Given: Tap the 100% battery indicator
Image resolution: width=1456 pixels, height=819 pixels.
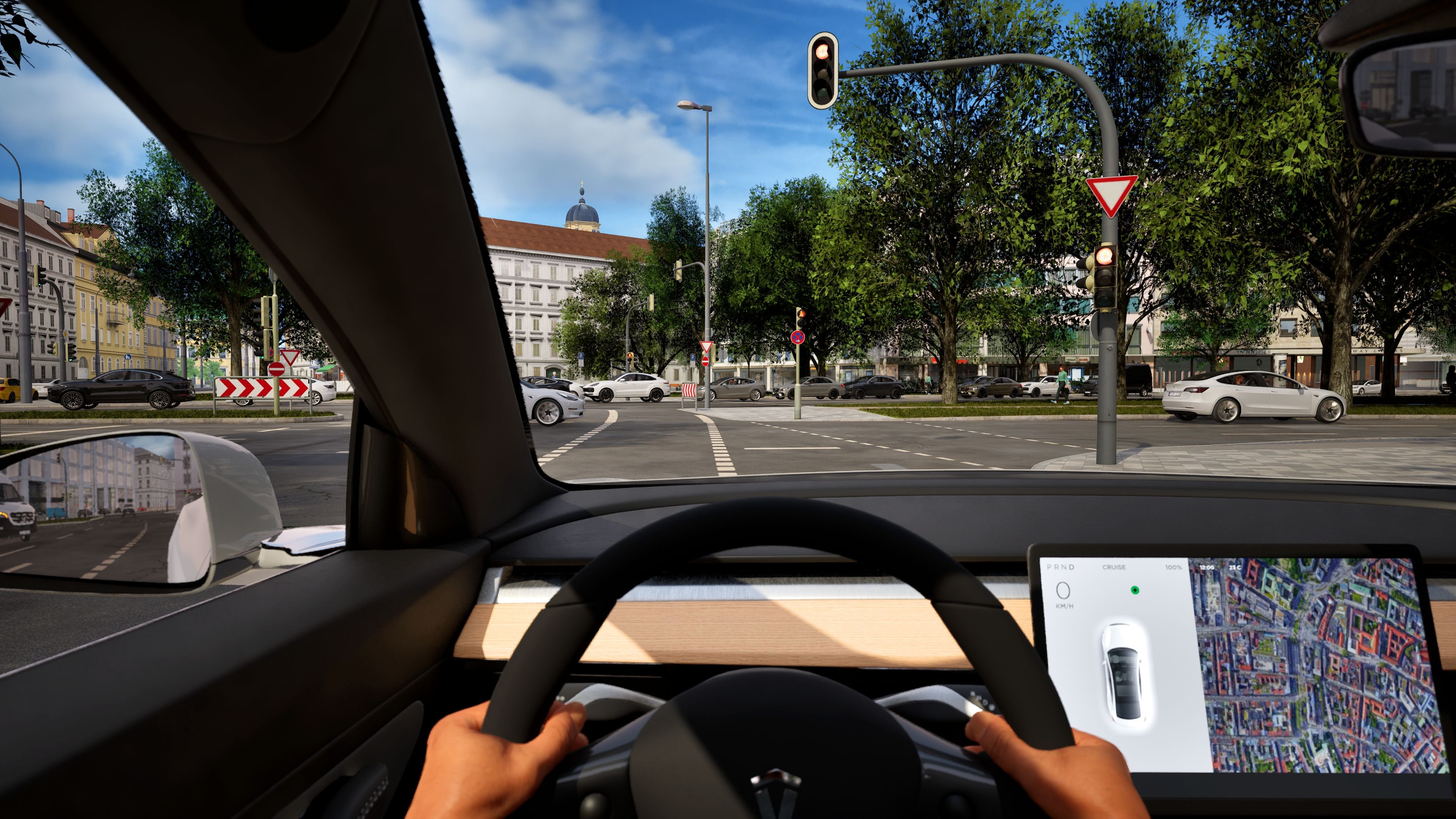Looking at the screenshot, I should click(x=1174, y=567).
